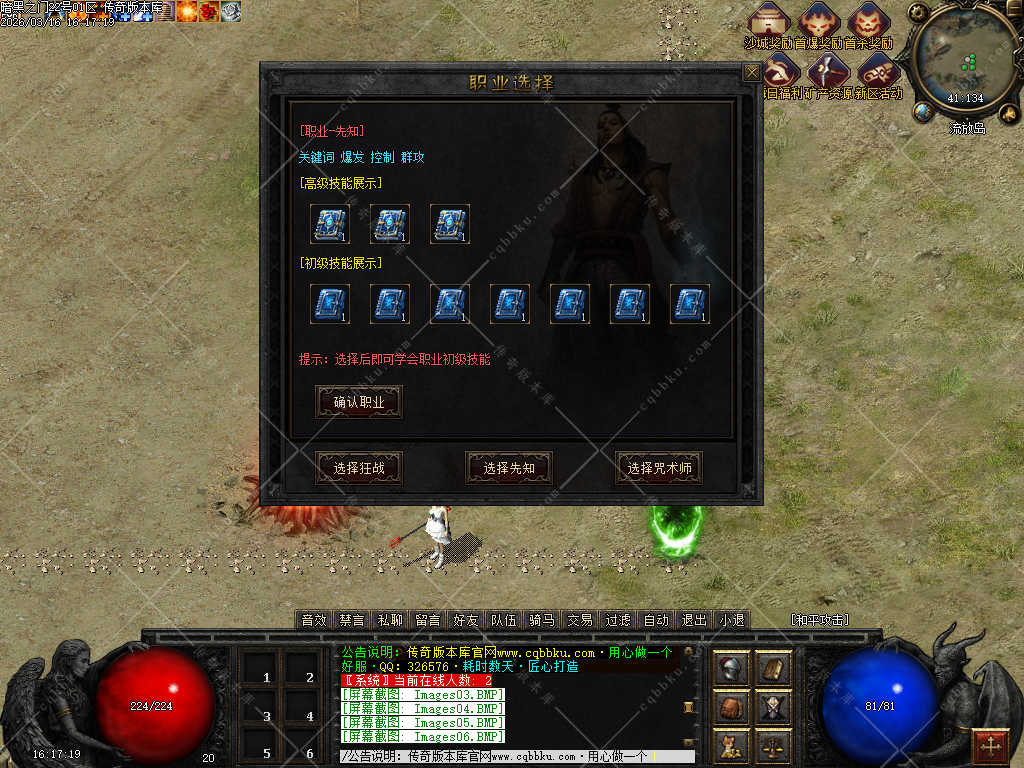
Task: Open the 首杀奖励 first-kill reward icon
Action: (868, 22)
